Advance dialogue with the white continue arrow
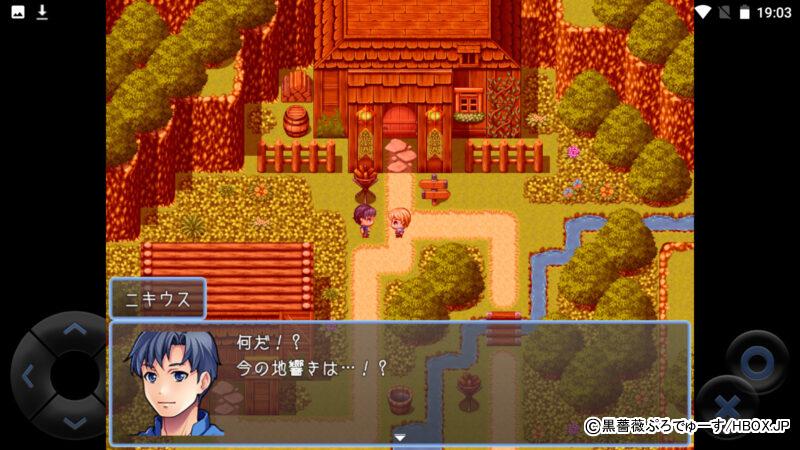The height and width of the screenshot is (450, 800). pos(400,437)
